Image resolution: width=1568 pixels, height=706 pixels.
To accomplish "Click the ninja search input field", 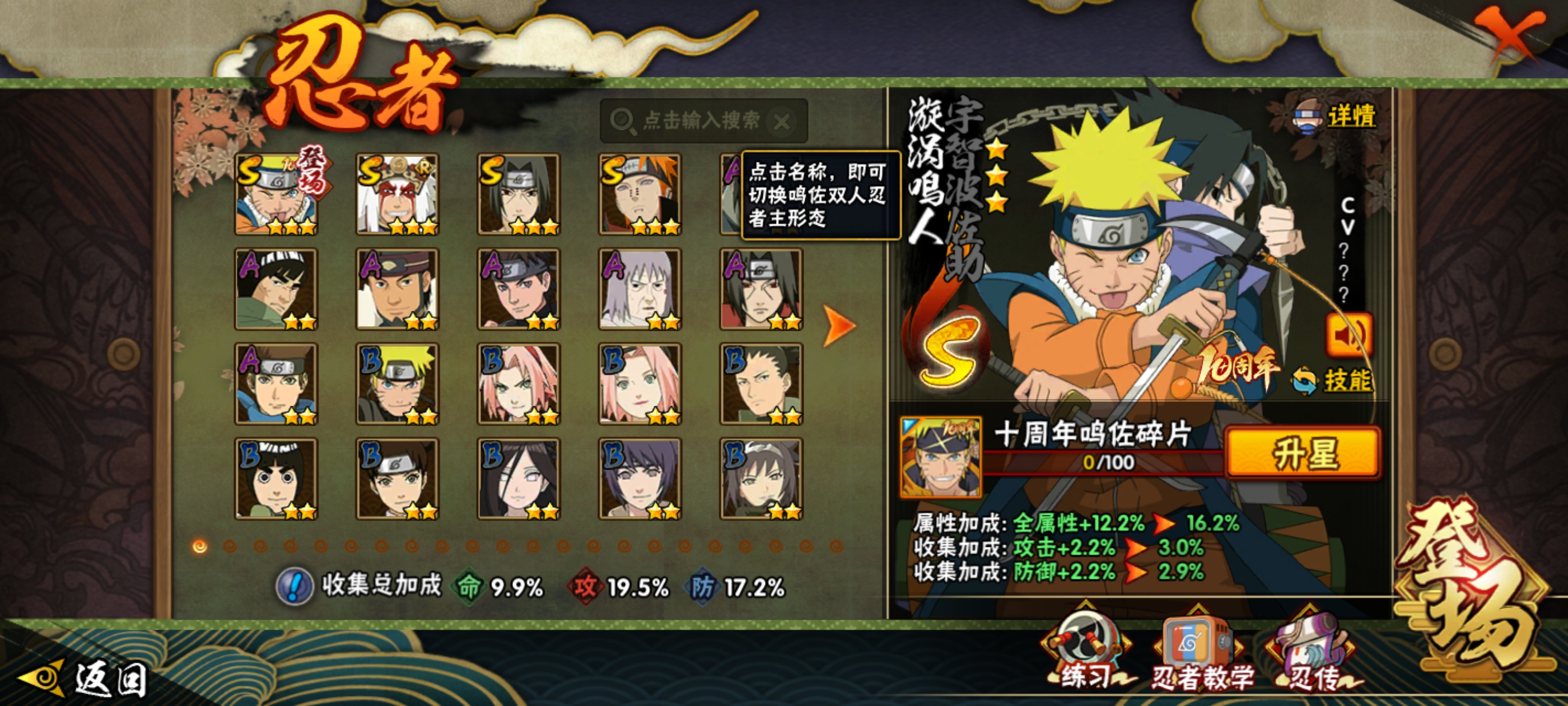I will (x=700, y=120).
